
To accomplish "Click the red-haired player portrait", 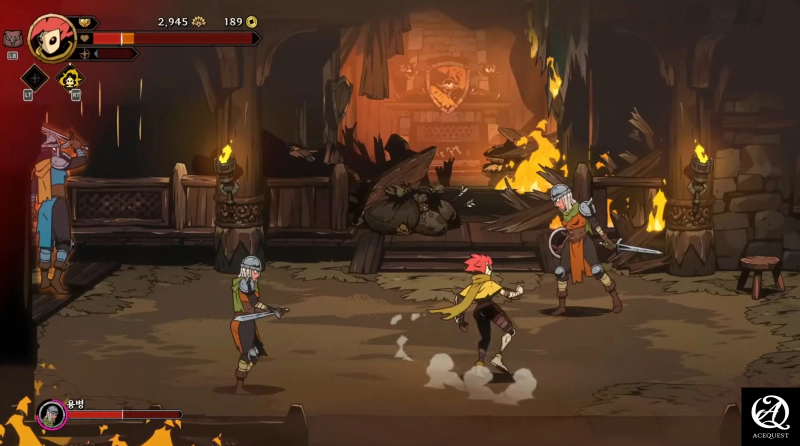I will (x=51, y=37).
